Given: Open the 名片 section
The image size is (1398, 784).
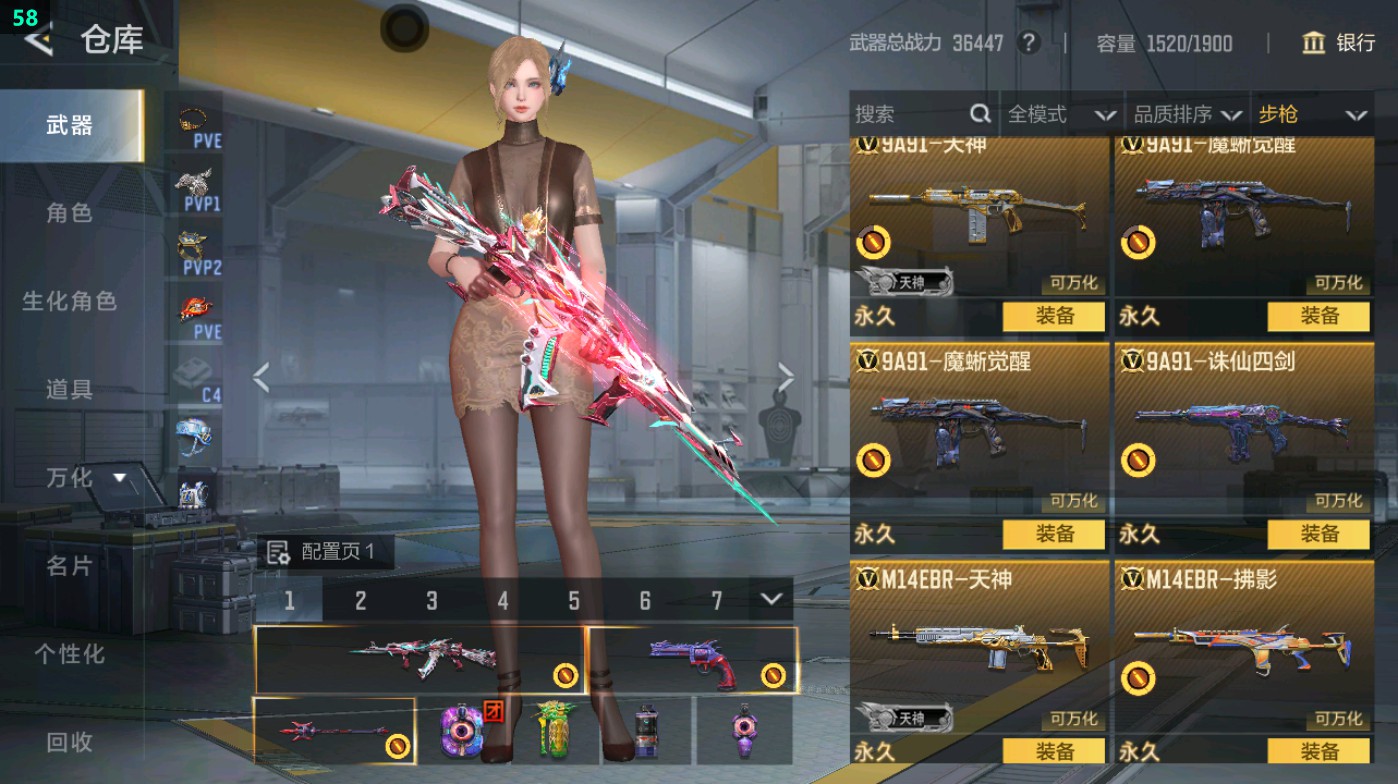Looking at the screenshot, I should tap(69, 566).
